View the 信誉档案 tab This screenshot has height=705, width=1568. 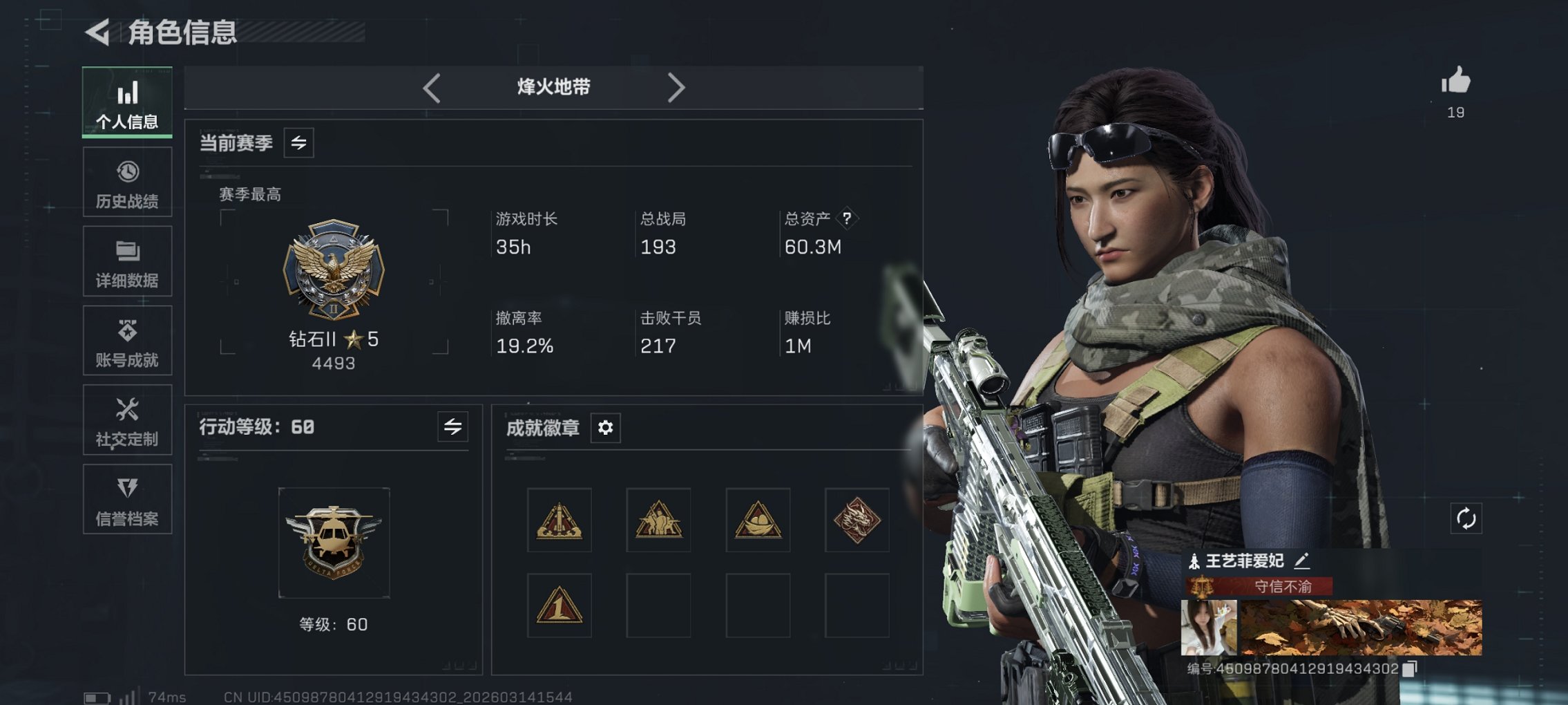[x=127, y=500]
